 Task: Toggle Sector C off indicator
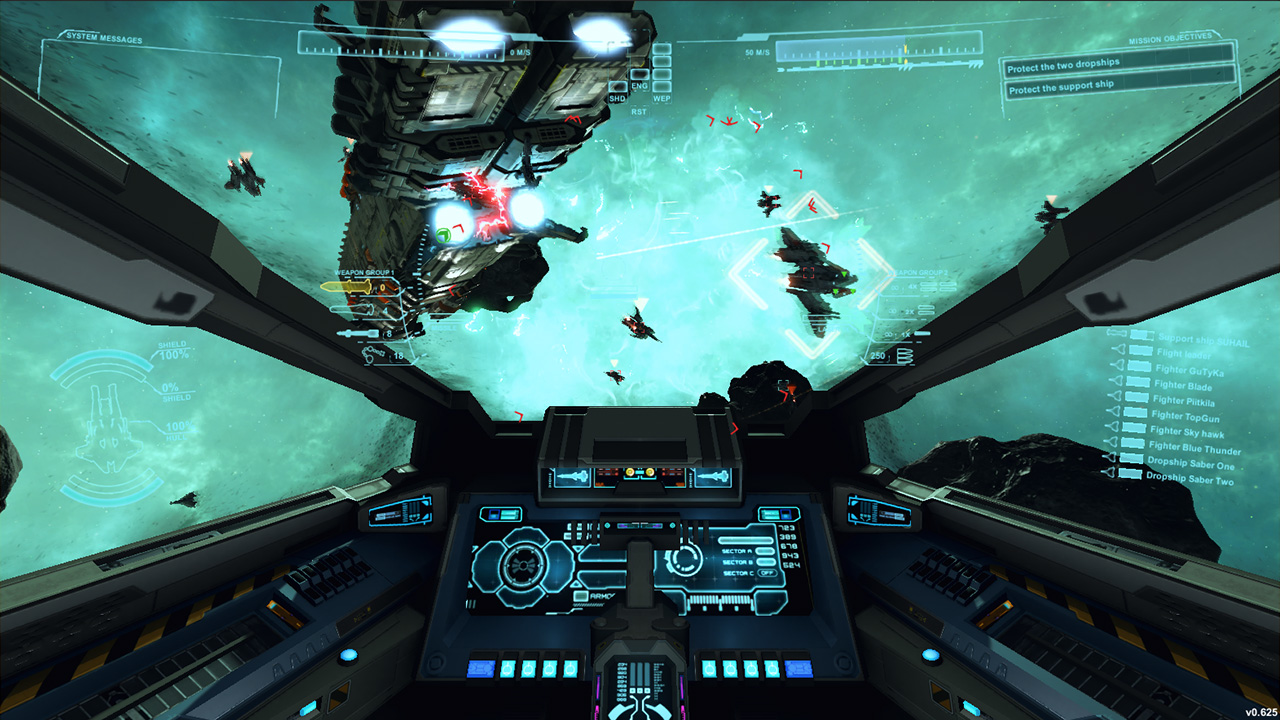(x=766, y=573)
